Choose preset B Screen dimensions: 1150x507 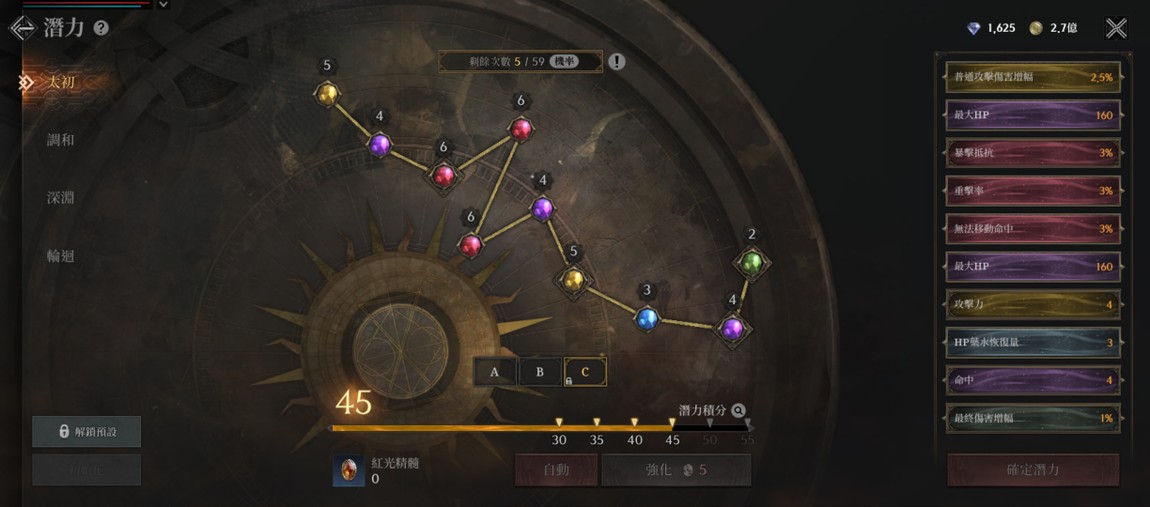pyautogui.click(x=540, y=372)
